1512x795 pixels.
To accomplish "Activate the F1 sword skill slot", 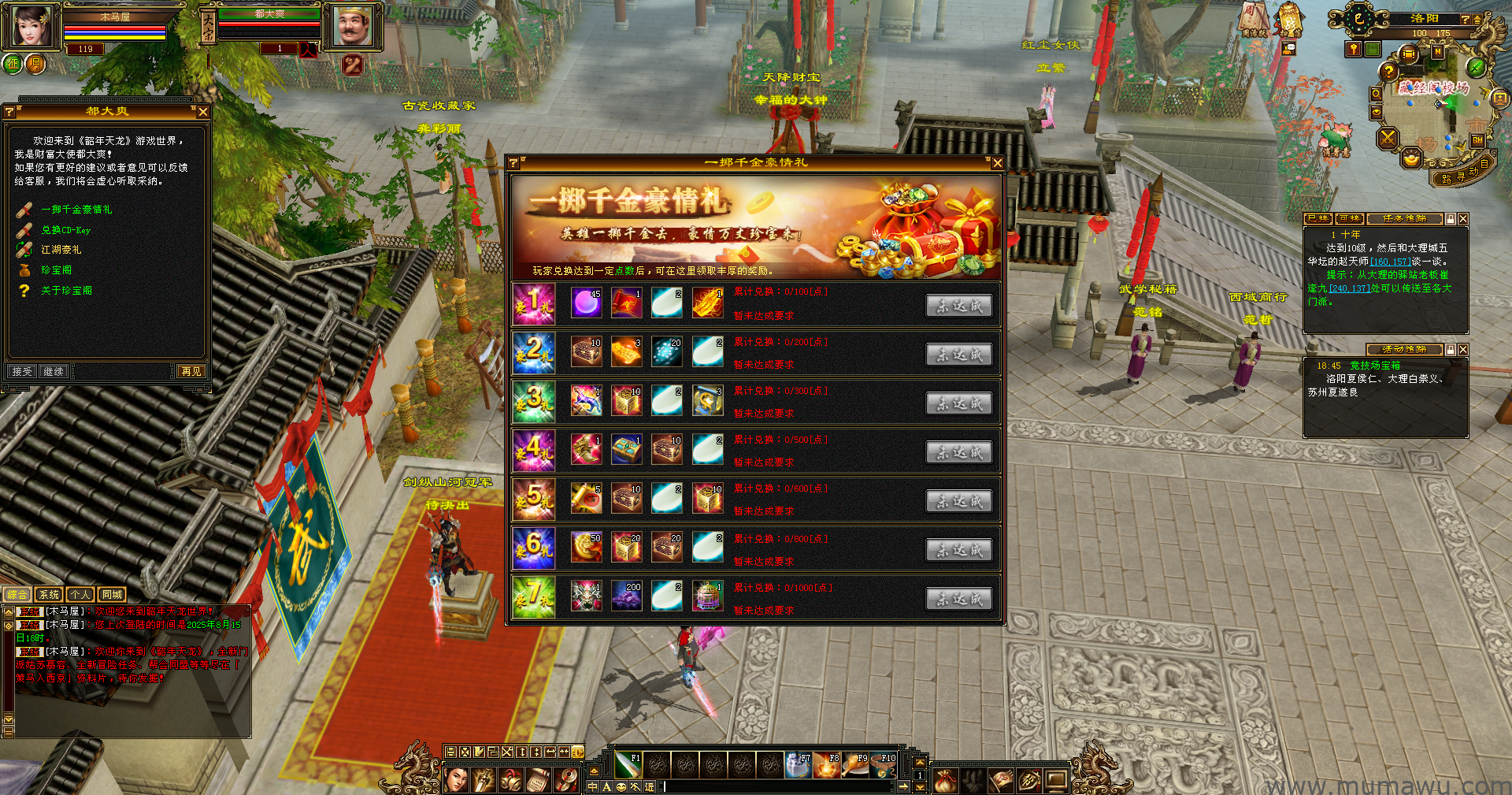I will coord(628,764).
